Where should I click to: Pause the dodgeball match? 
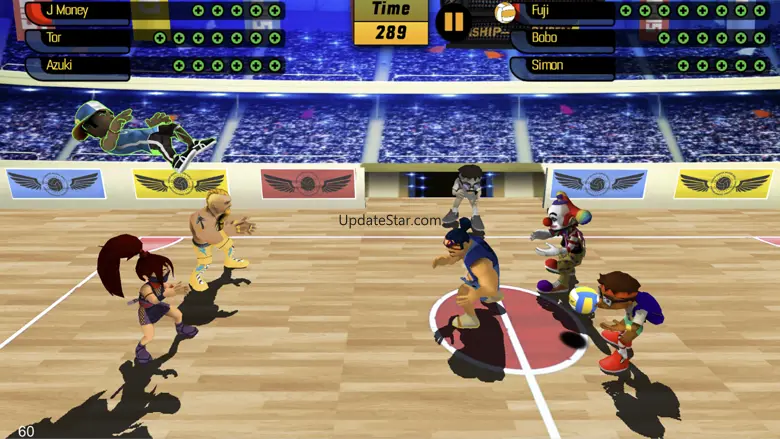click(454, 21)
